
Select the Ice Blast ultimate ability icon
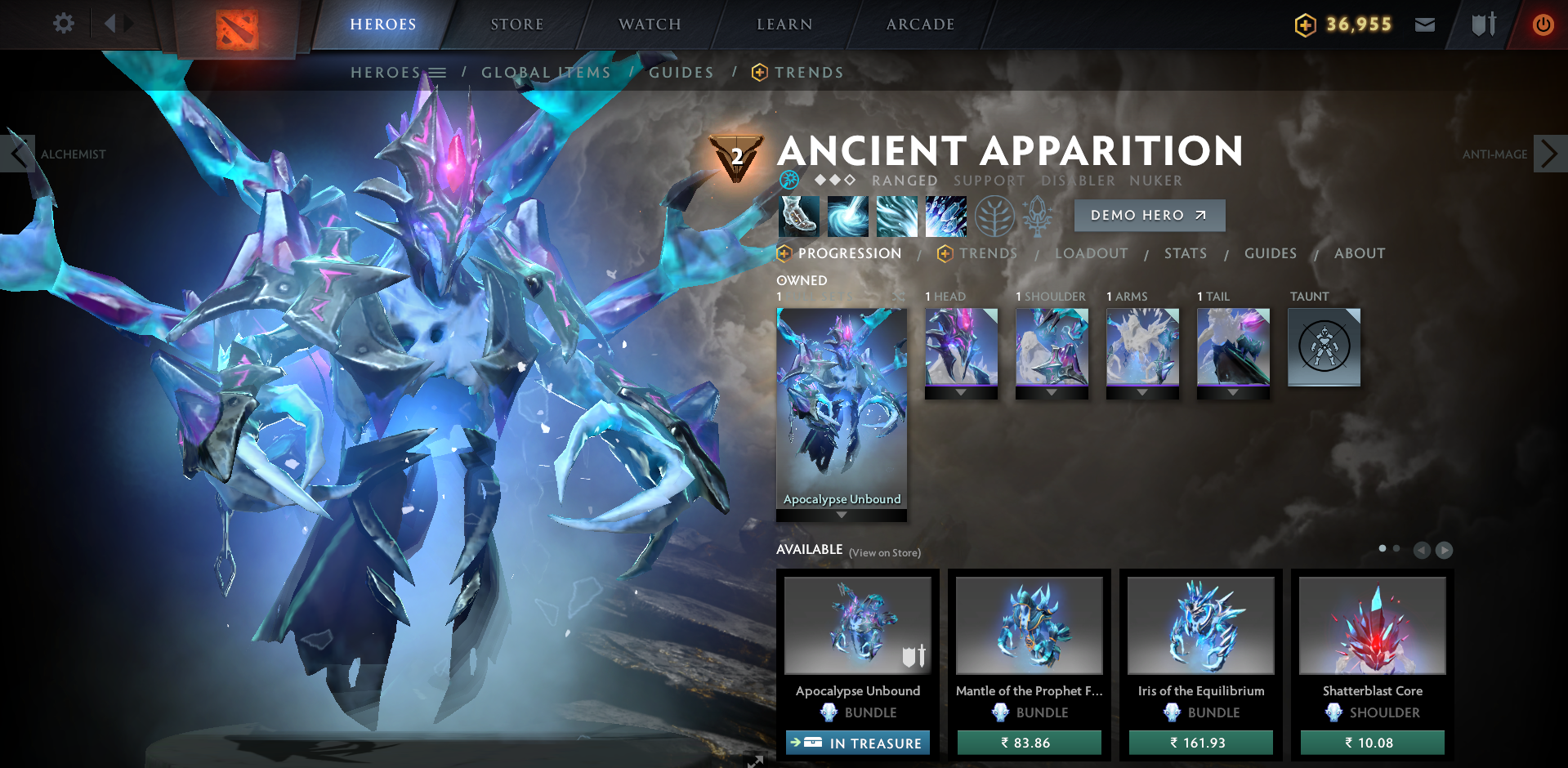[945, 215]
